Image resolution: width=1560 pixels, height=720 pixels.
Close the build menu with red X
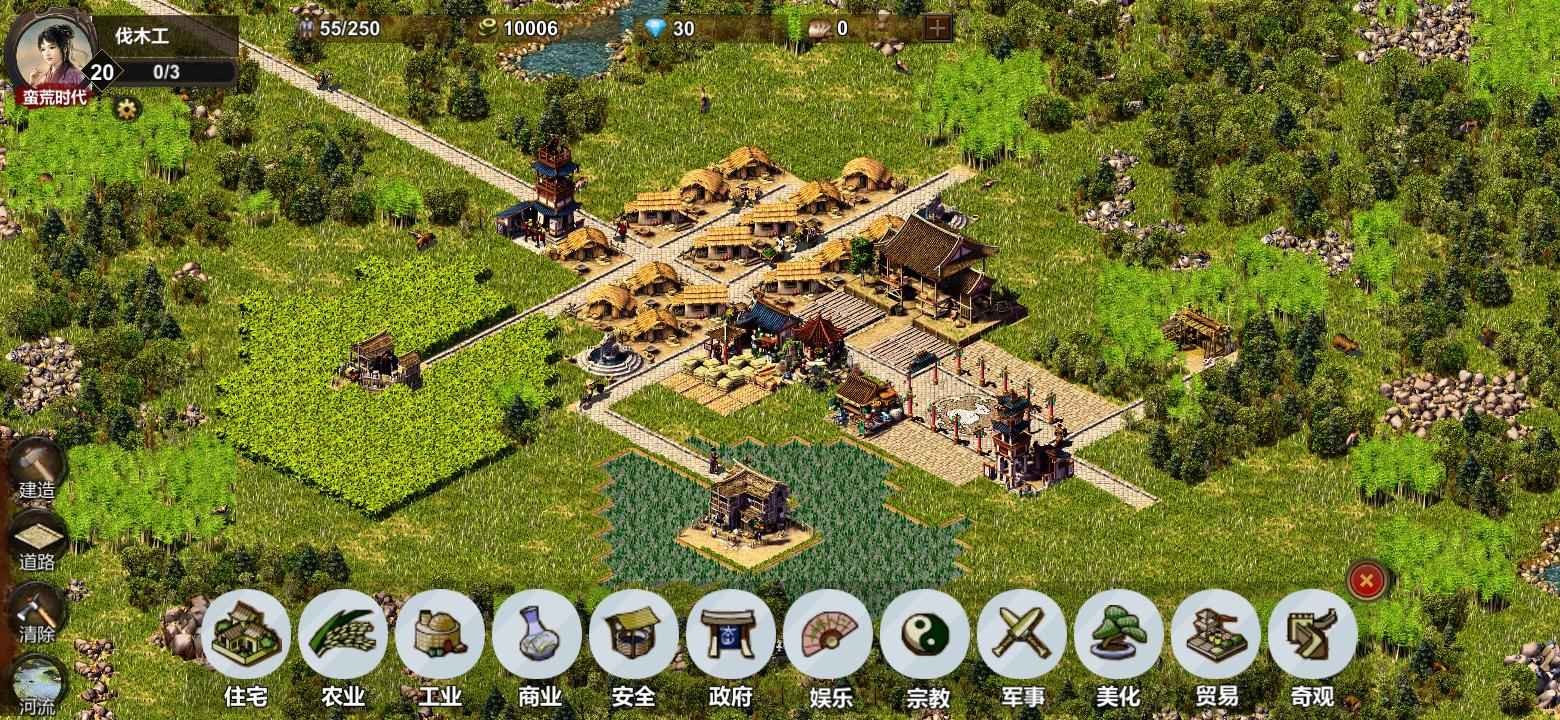[x=1367, y=580]
